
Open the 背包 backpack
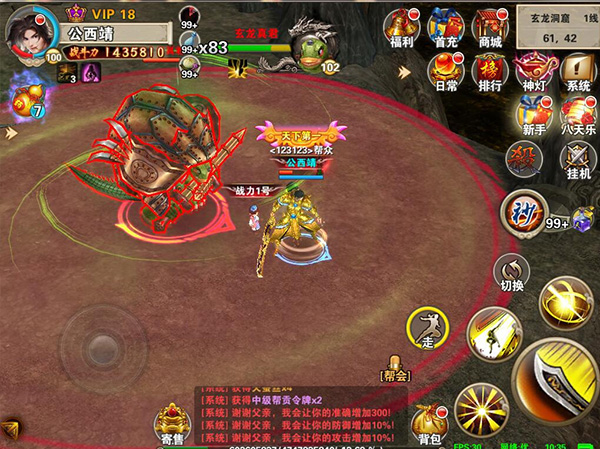click(x=430, y=423)
